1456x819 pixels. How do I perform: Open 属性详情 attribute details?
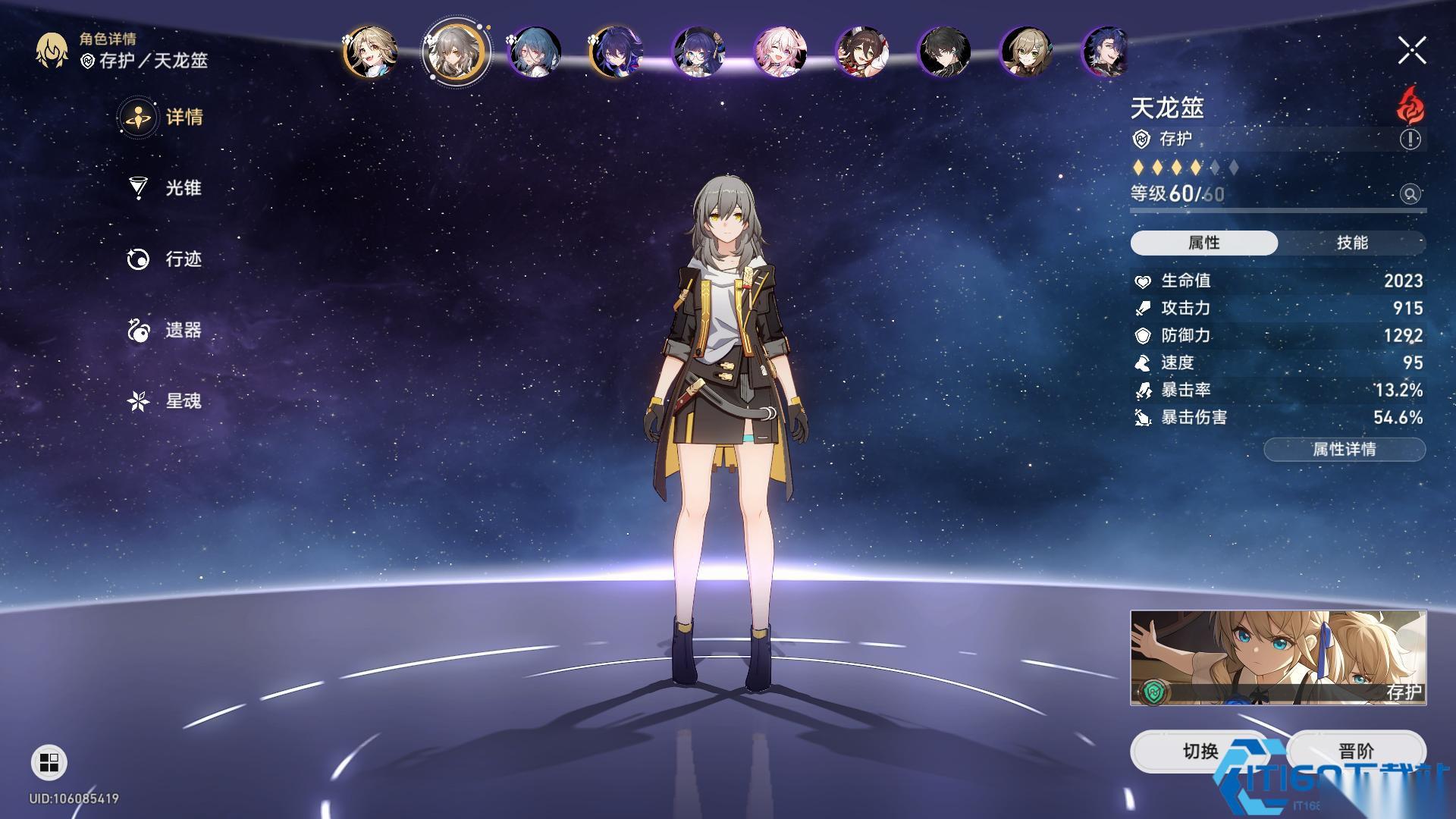pyautogui.click(x=1344, y=450)
